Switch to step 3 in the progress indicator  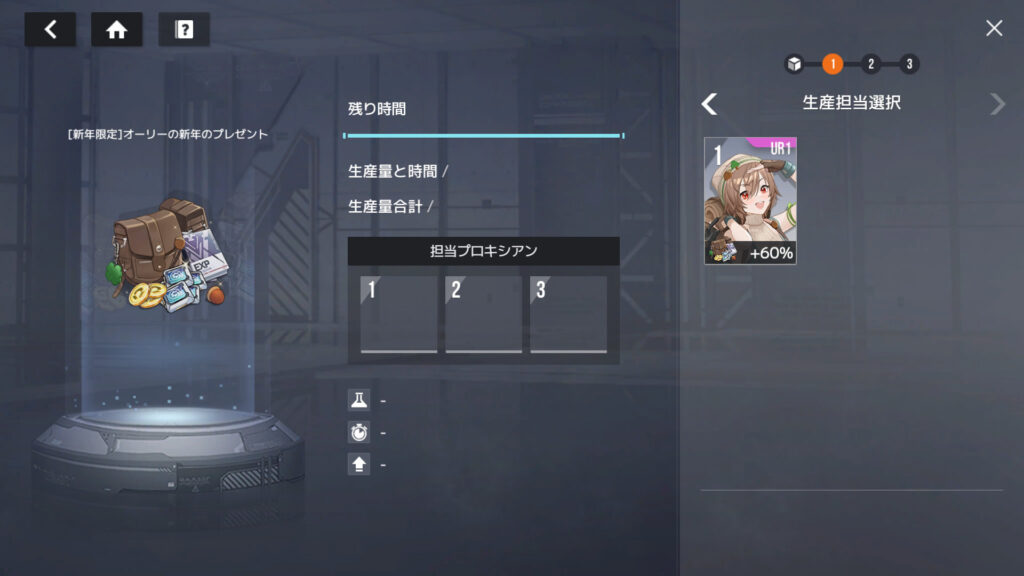pos(908,64)
